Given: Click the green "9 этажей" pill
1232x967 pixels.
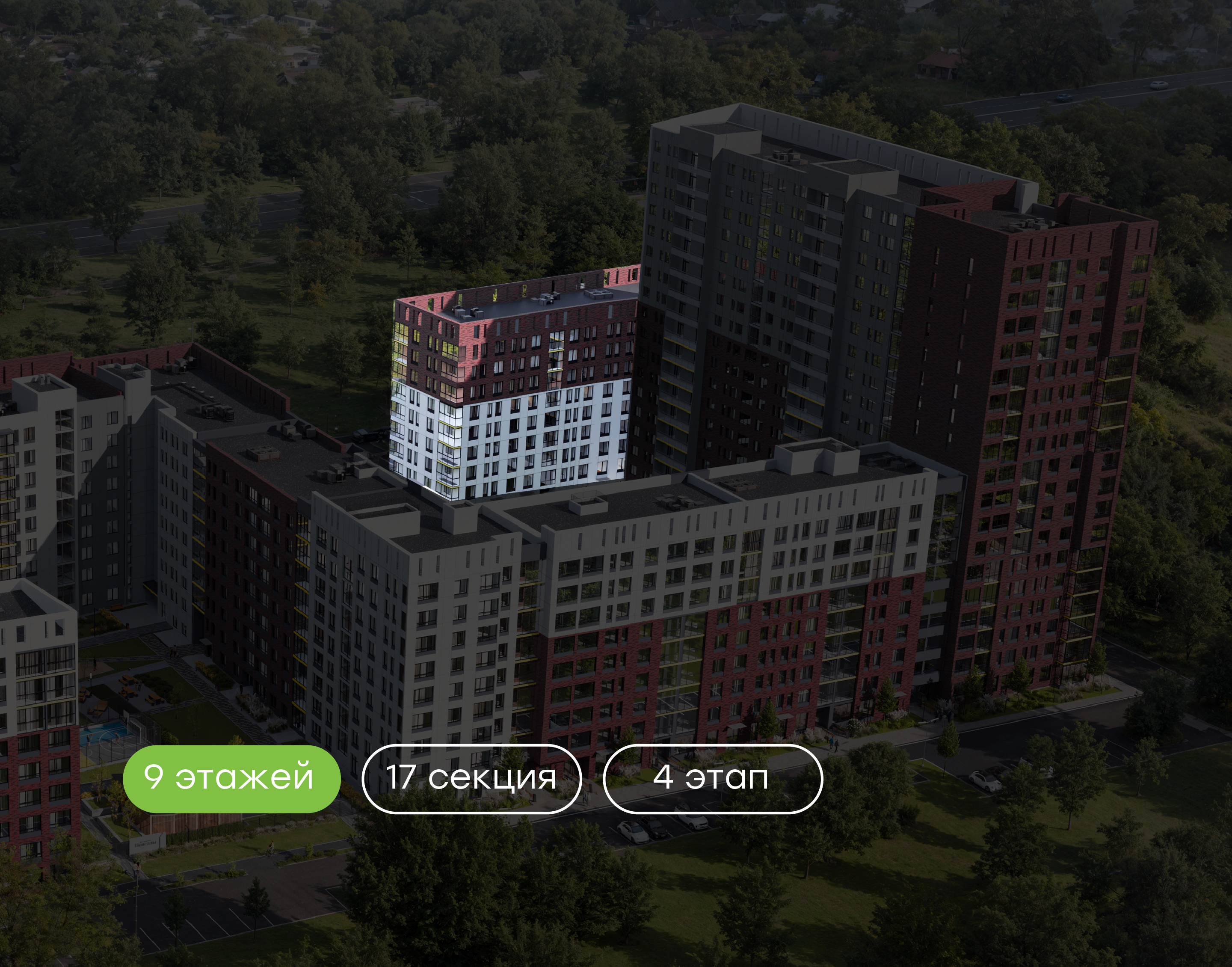Looking at the screenshot, I should pos(231,778).
